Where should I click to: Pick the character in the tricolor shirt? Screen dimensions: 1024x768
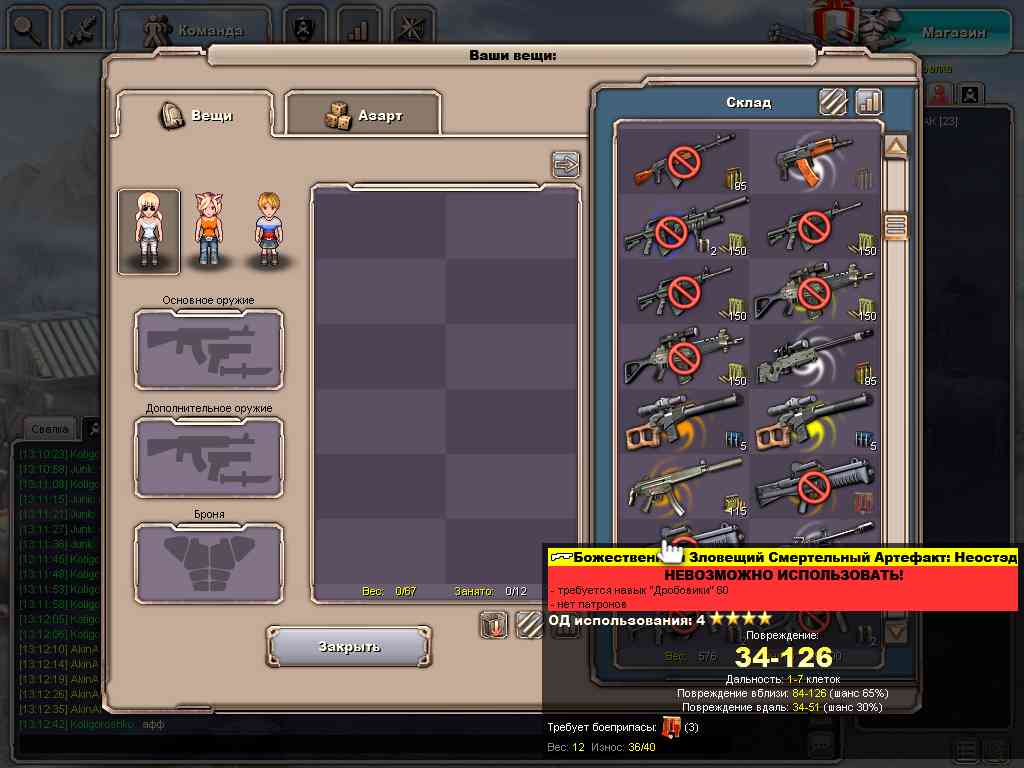[267, 231]
